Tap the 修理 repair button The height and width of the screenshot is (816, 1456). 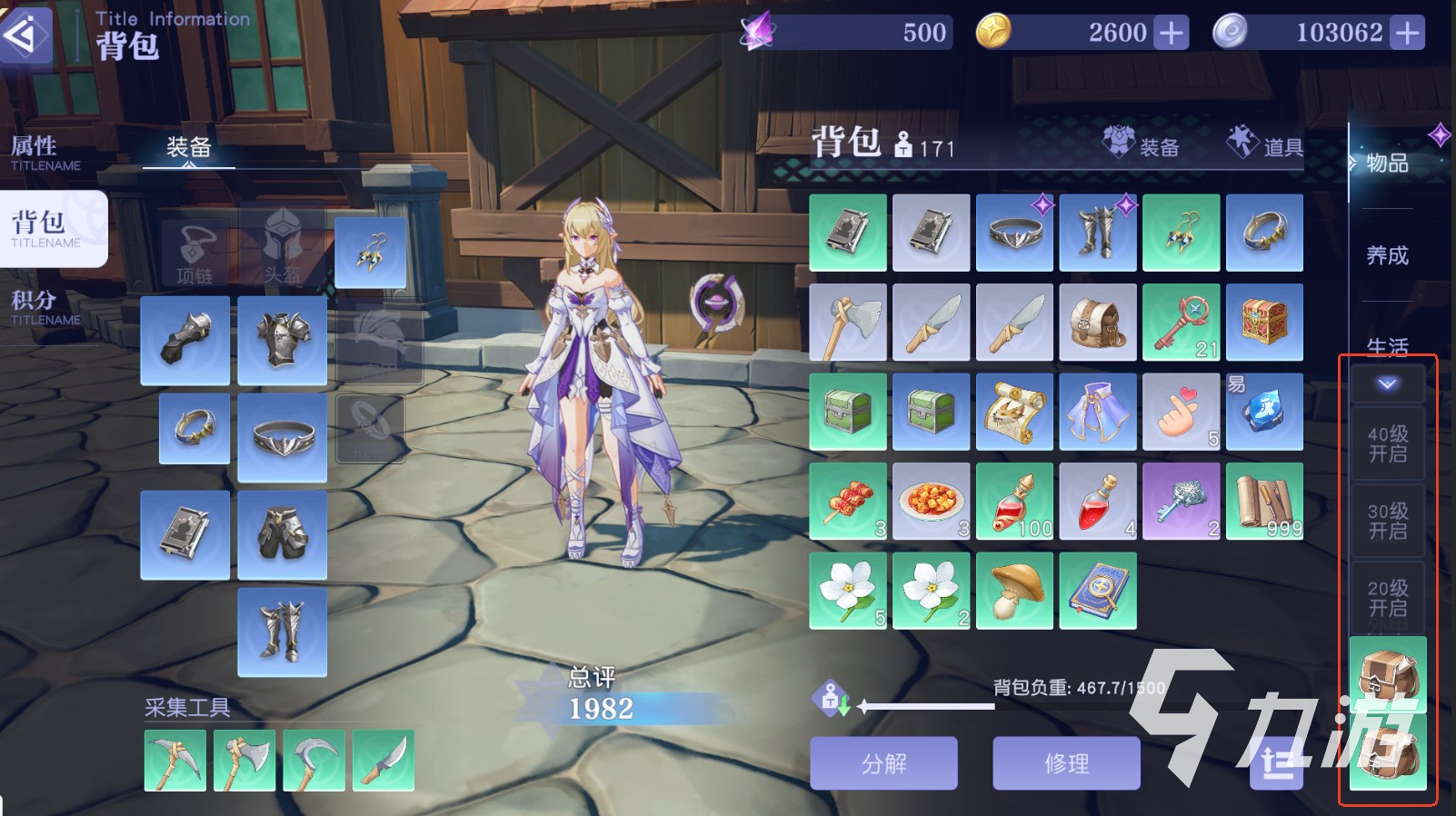[1066, 763]
